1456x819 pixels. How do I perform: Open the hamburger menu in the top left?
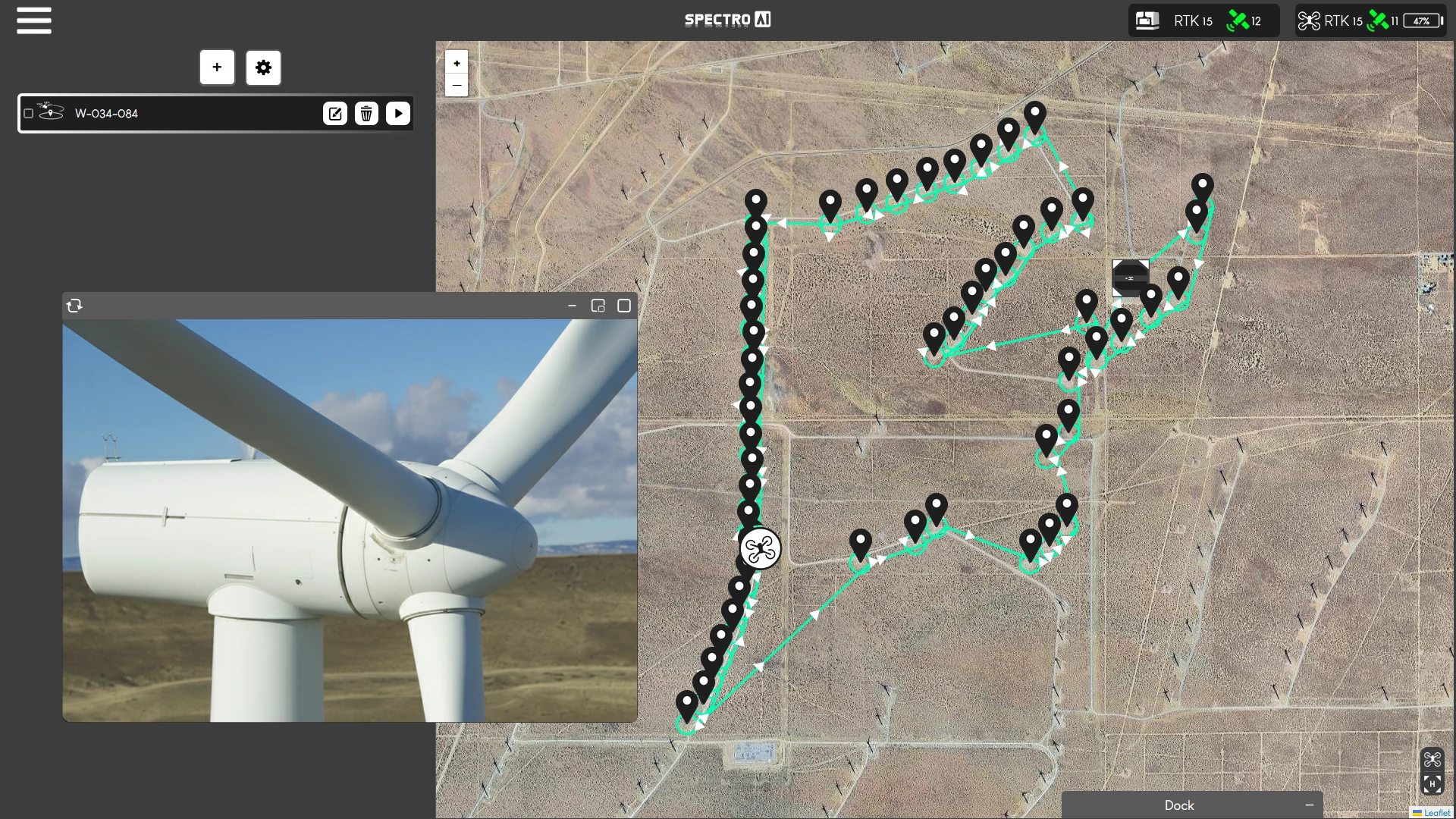[x=33, y=20]
